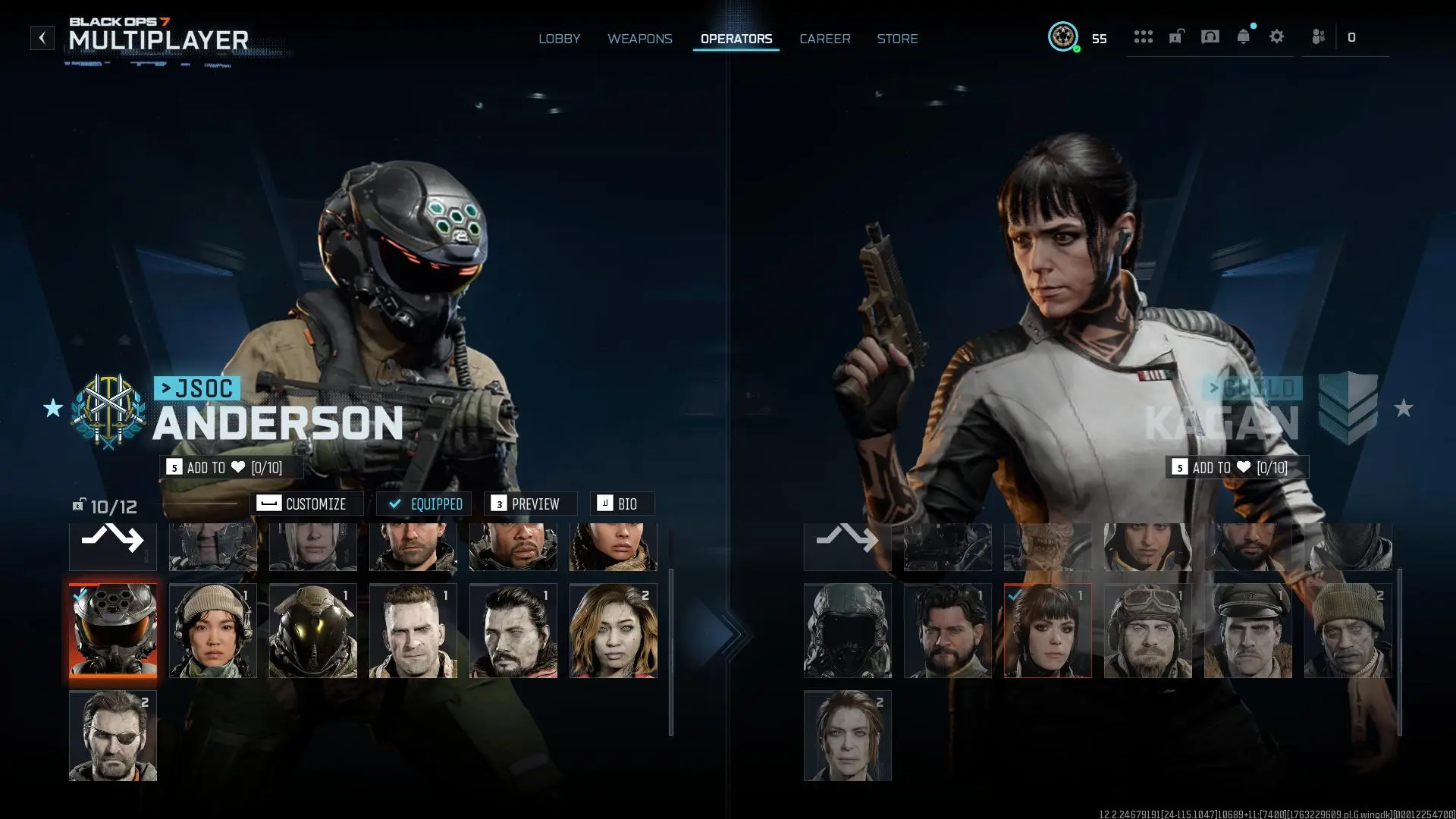This screenshot has width=1456, height=819.
Task: Click the voice chat headset icon
Action: coord(1210,36)
